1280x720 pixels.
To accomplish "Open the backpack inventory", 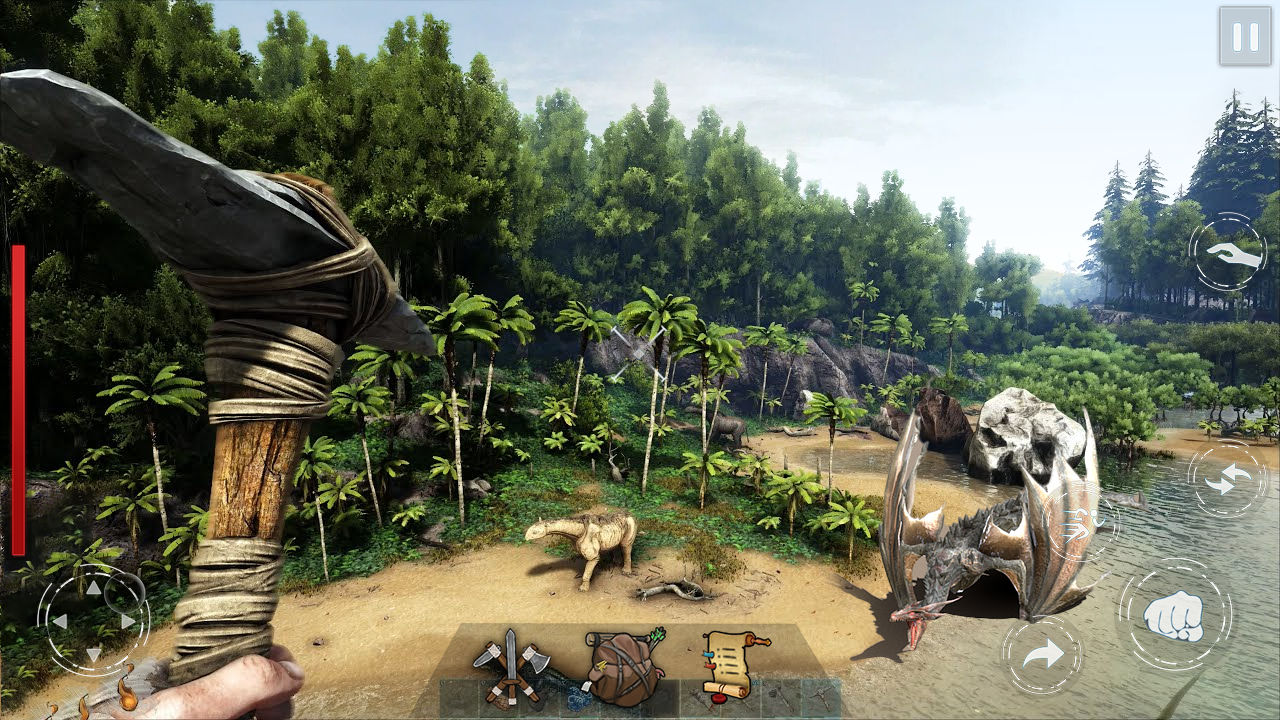I will click(620, 660).
